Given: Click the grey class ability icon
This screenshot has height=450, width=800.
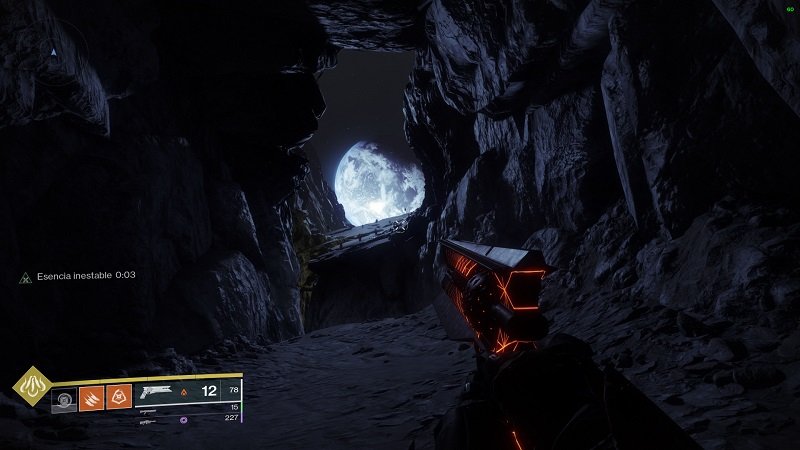Looking at the screenshot, I should click(64, 399).
